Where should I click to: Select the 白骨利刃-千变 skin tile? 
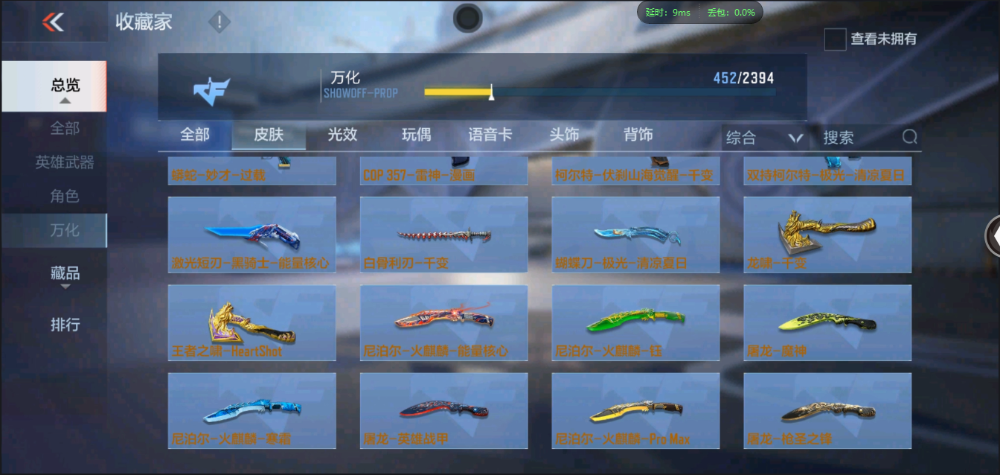coord(443,235)
